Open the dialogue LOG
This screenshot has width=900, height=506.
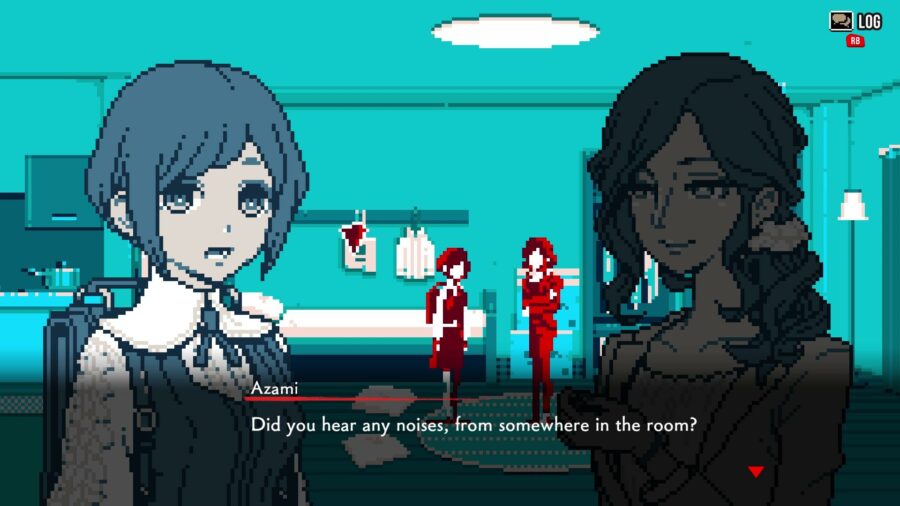click(855, 22)
